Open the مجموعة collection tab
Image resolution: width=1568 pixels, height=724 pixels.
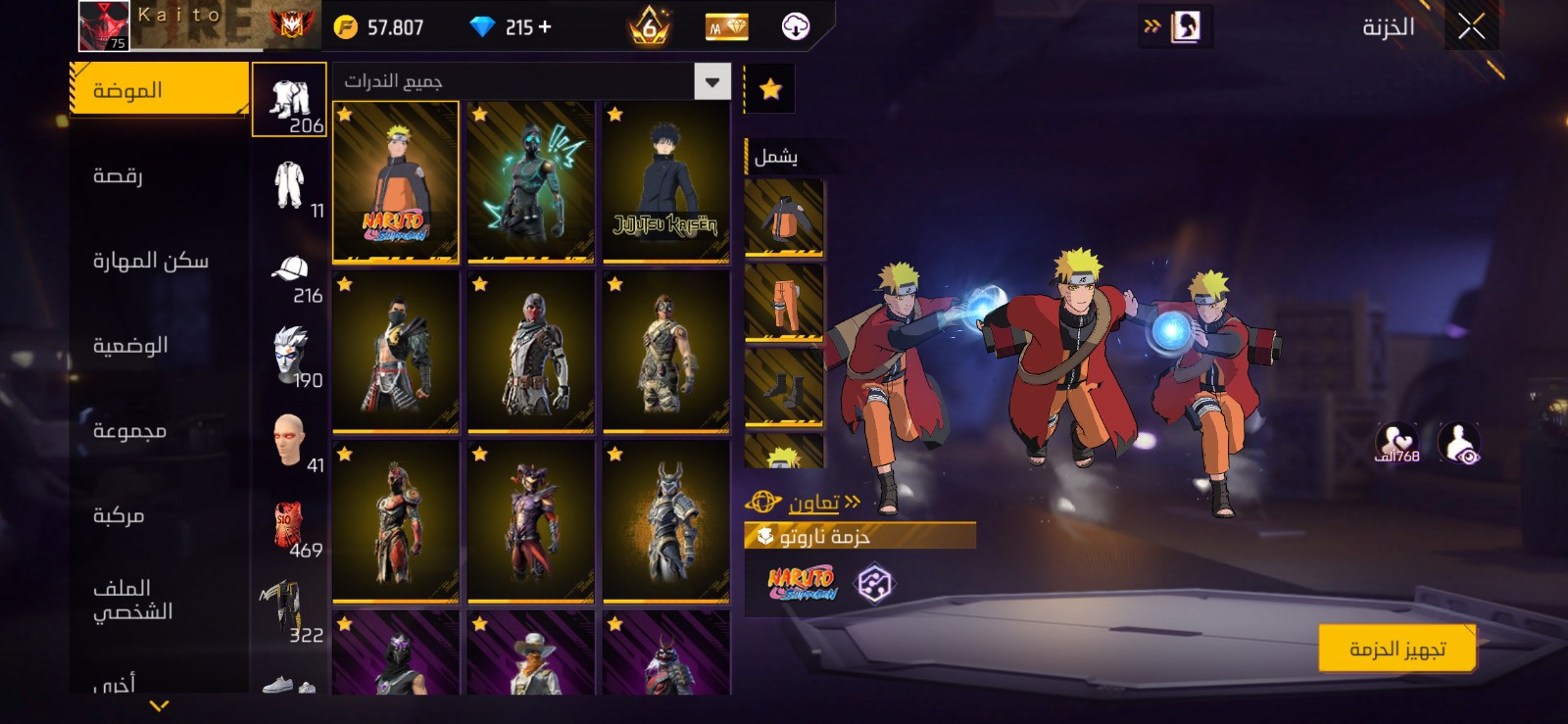(129, 431)
